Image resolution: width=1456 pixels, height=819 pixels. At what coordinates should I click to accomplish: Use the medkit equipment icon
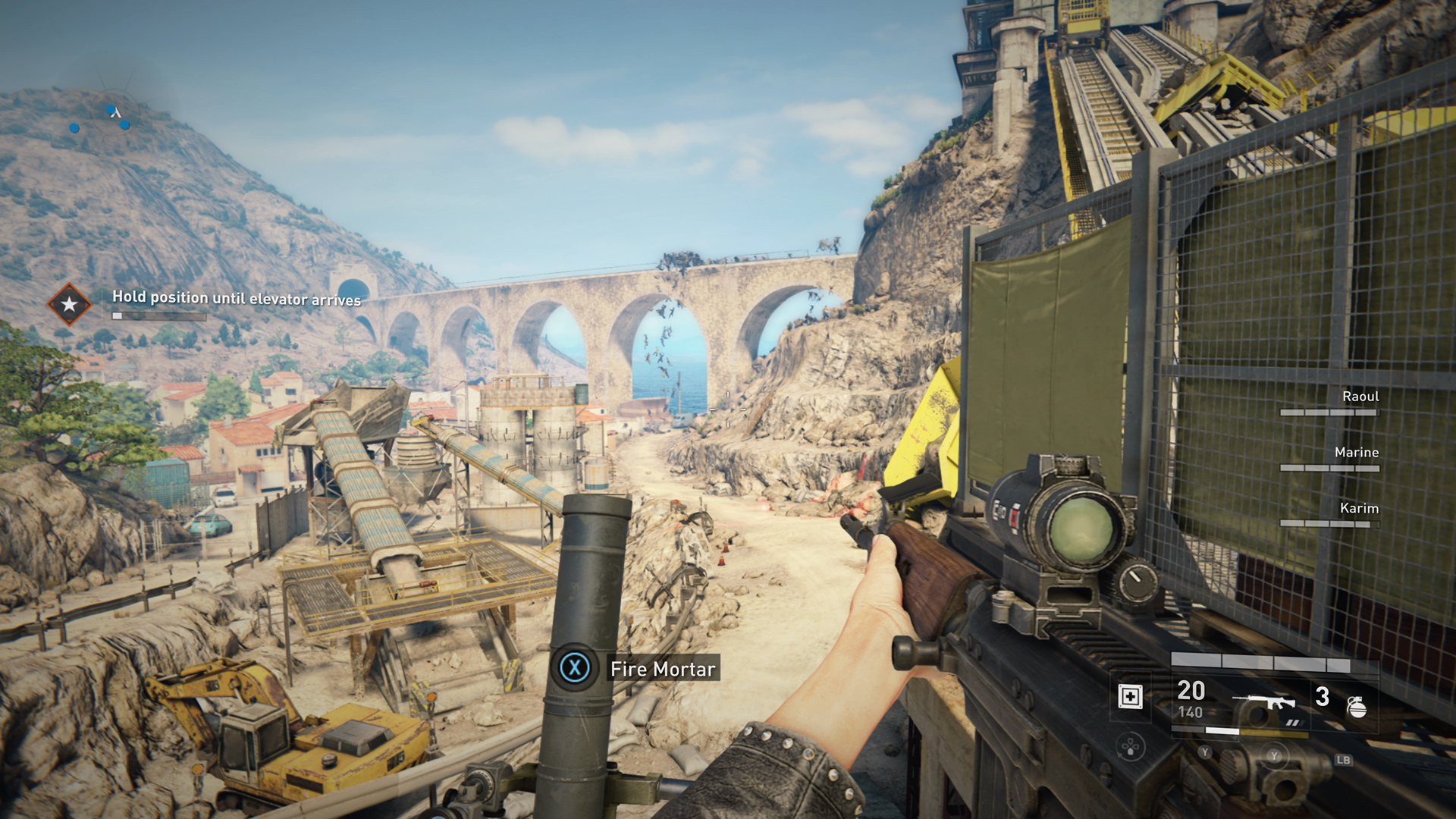(x=1130, y=696)
